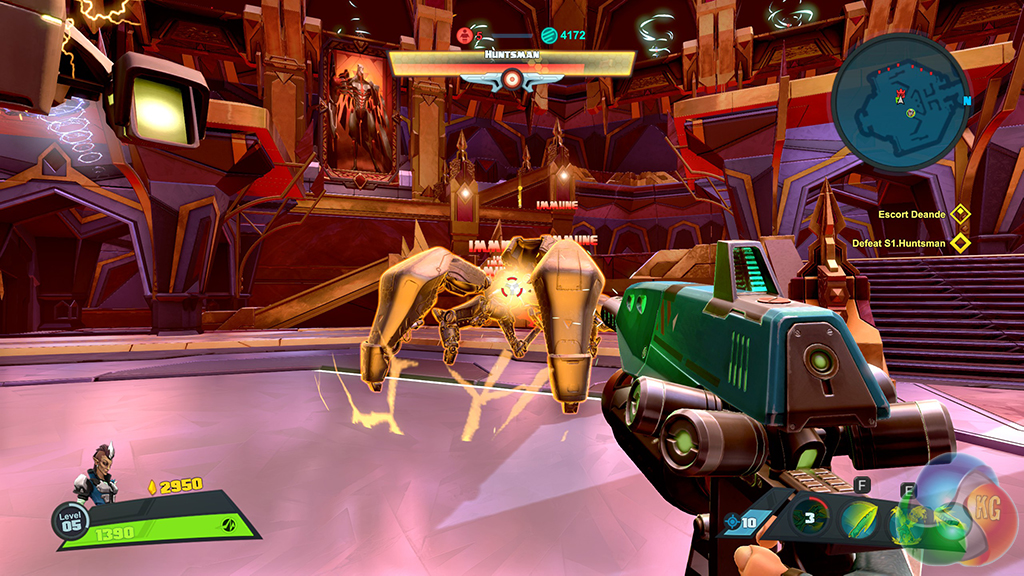Click the red lives icon at top
1024x576 pixels.
tap(464, 36)
